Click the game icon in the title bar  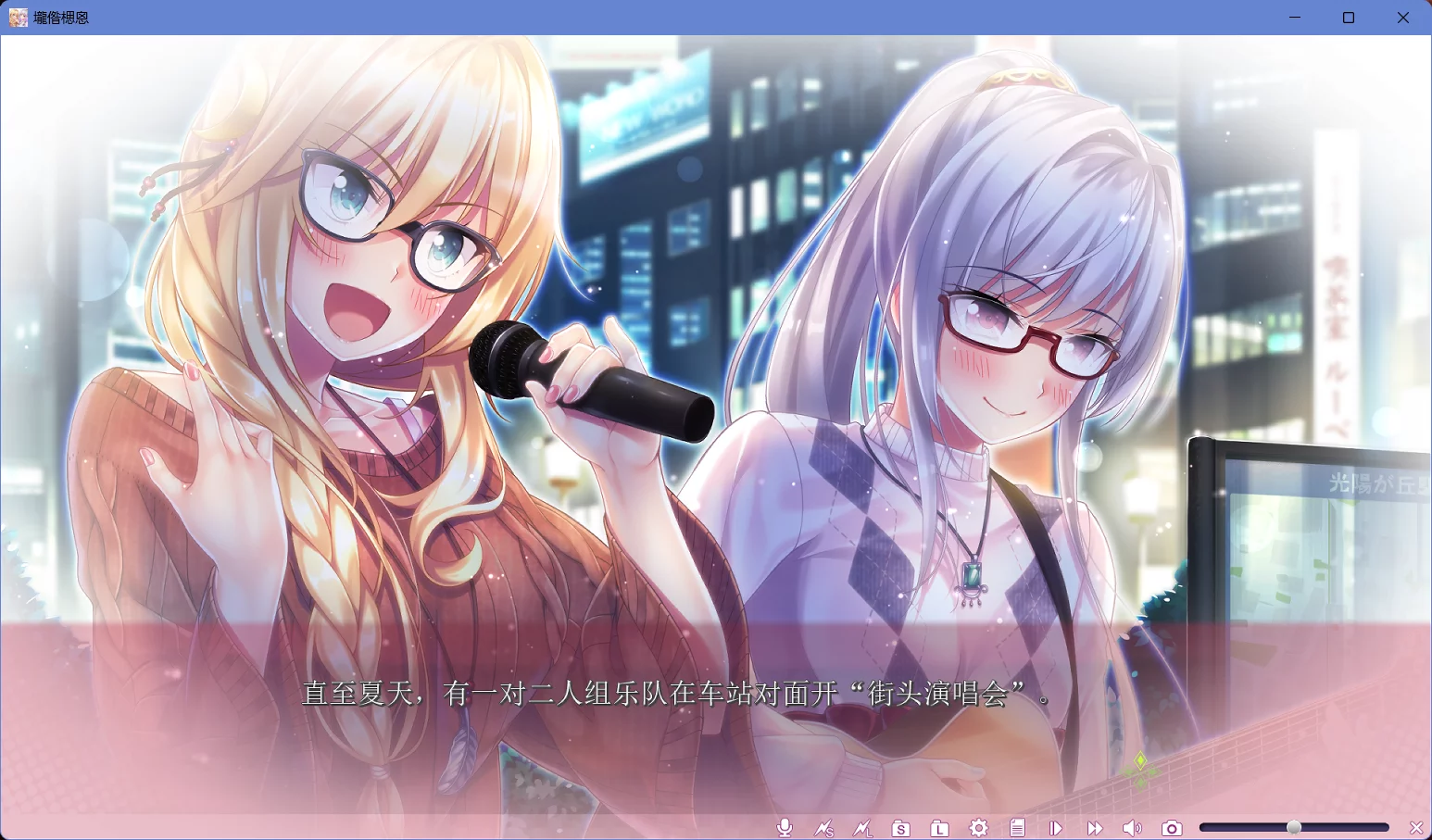point(17,17)
